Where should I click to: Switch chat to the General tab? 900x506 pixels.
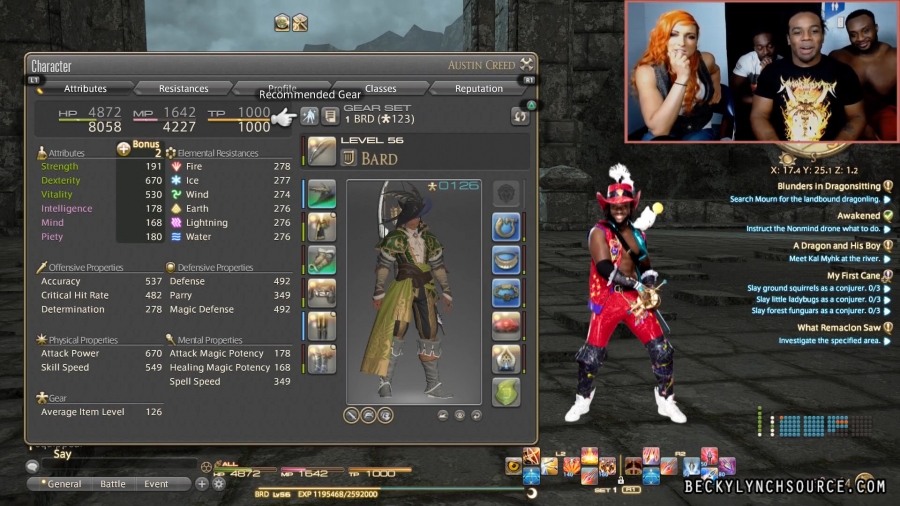pos(61,484)
